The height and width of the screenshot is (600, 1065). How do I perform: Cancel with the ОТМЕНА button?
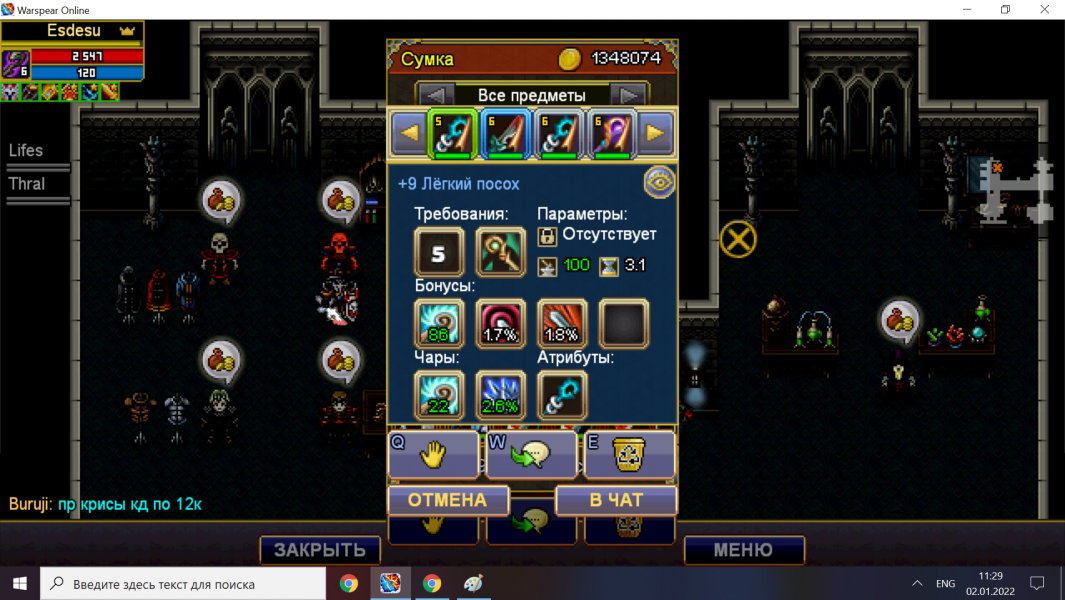[447, 500]
